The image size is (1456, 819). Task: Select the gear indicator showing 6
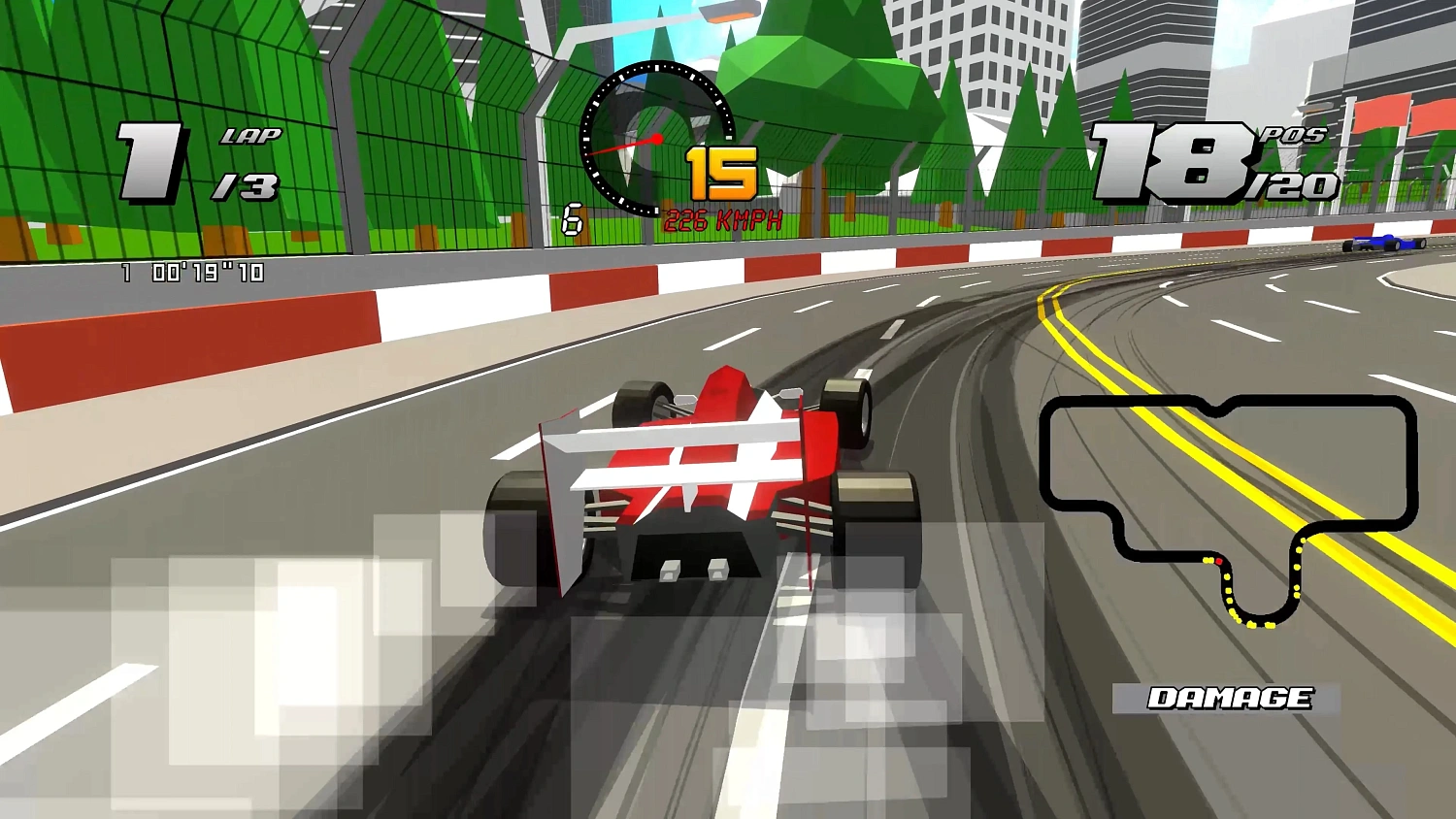(x=571, y=217)
